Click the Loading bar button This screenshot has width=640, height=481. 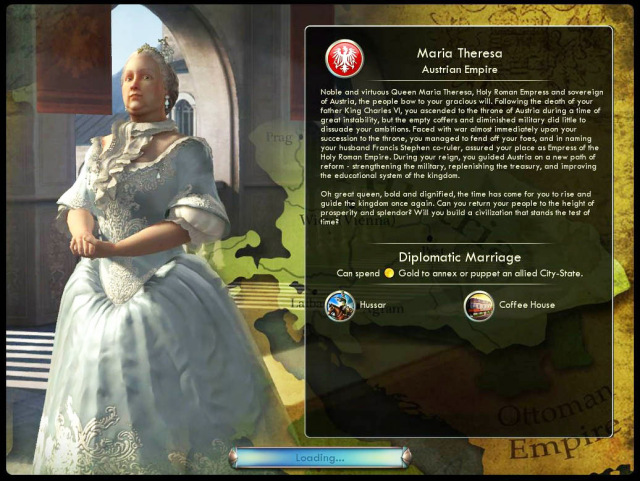[319, 458]
